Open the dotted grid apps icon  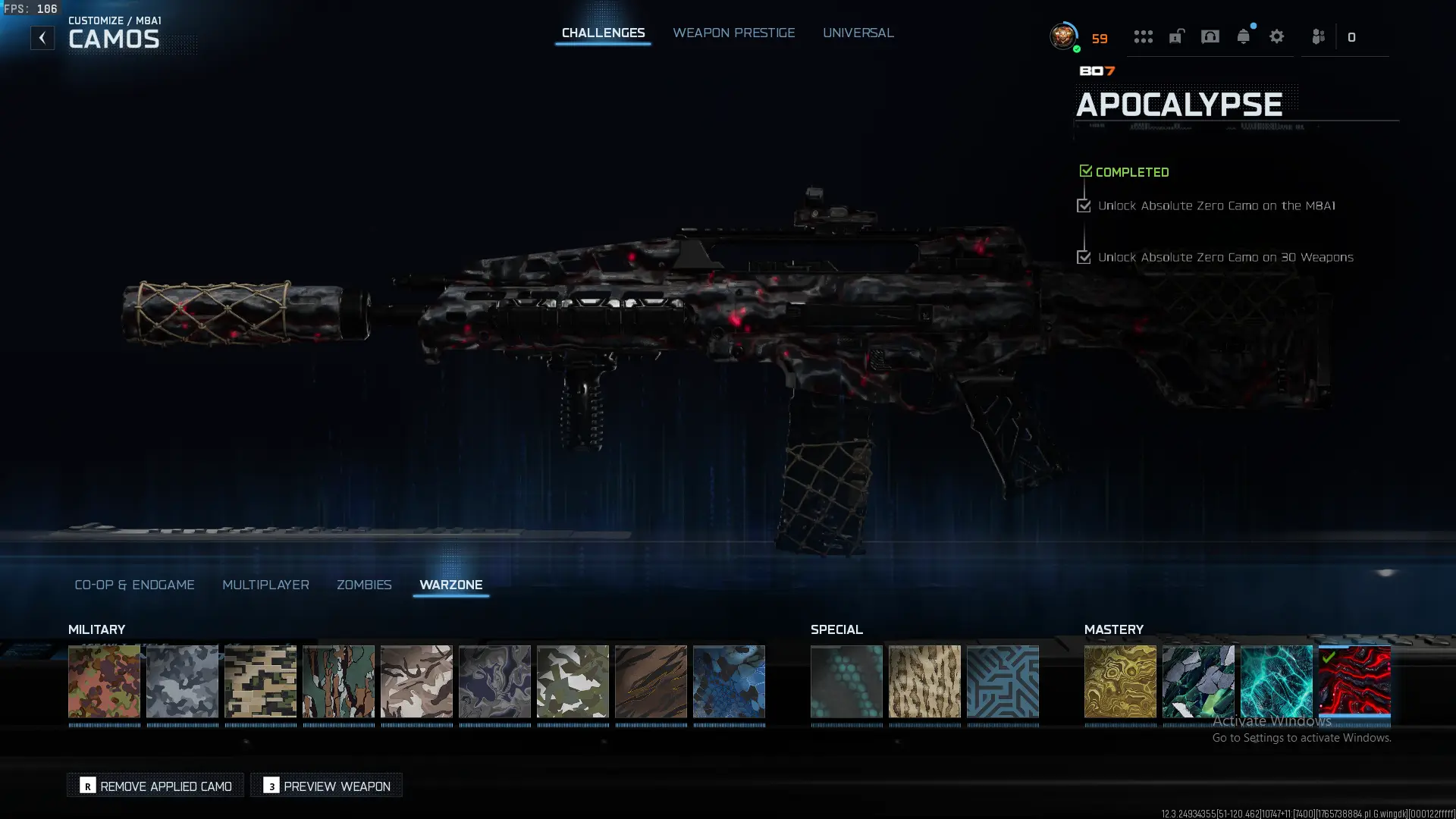coord(1143,36)
